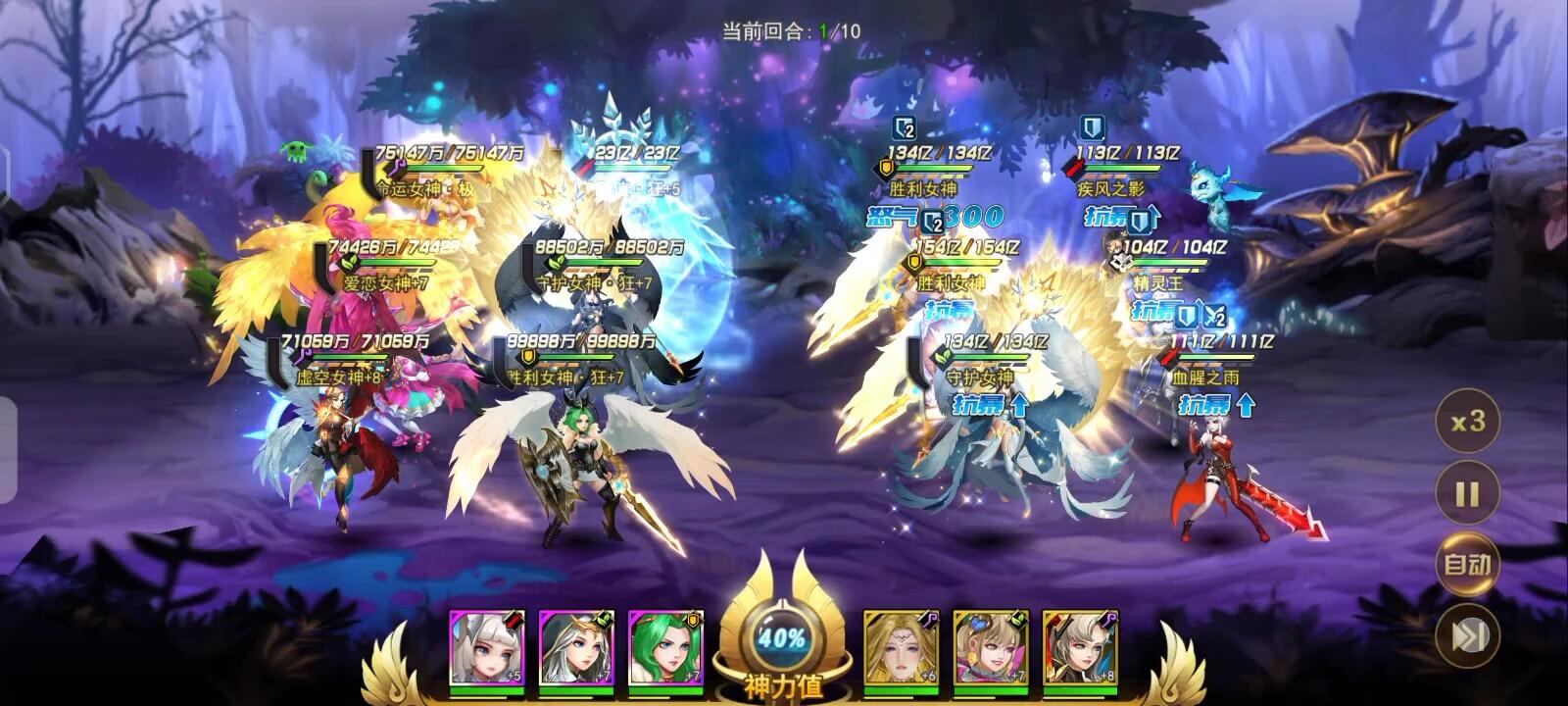Tap the golden-haired +6 hero portrait
The height and width of the screenshot is (706, 1568).
(902, 647)
